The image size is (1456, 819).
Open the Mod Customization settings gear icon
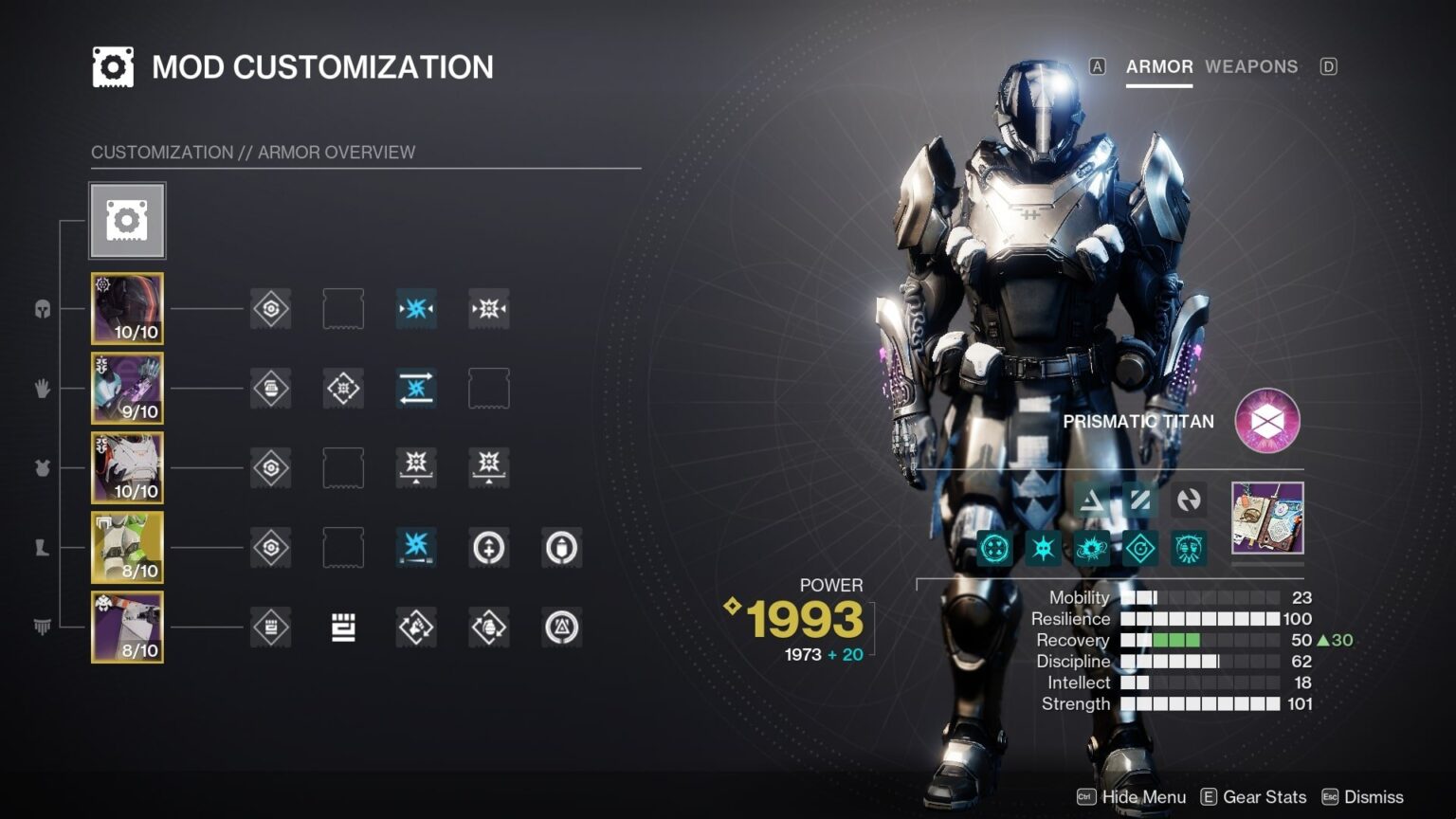113,66
